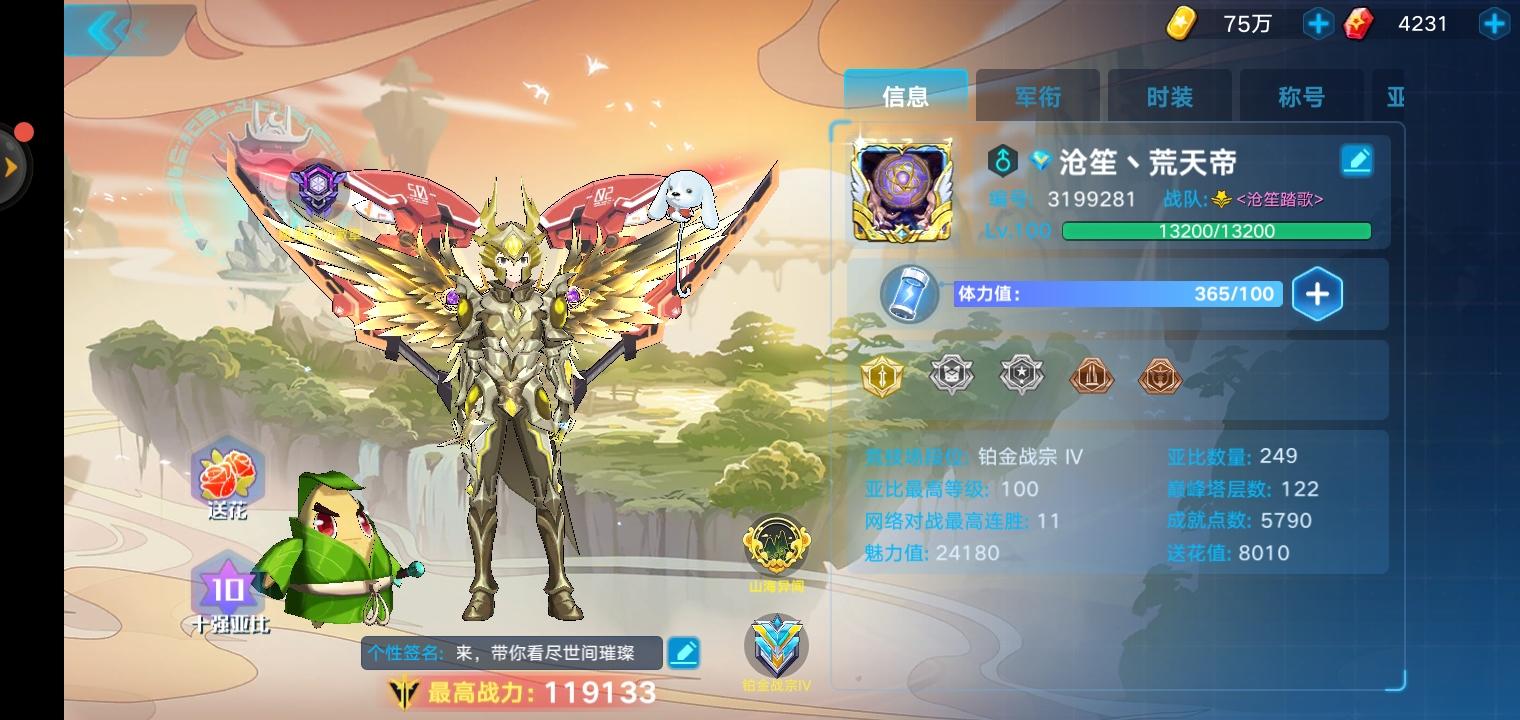Open the 时装 tab
This screenshot has width=1520, height=720.
pyautogui.click(x=1170, y=96)
